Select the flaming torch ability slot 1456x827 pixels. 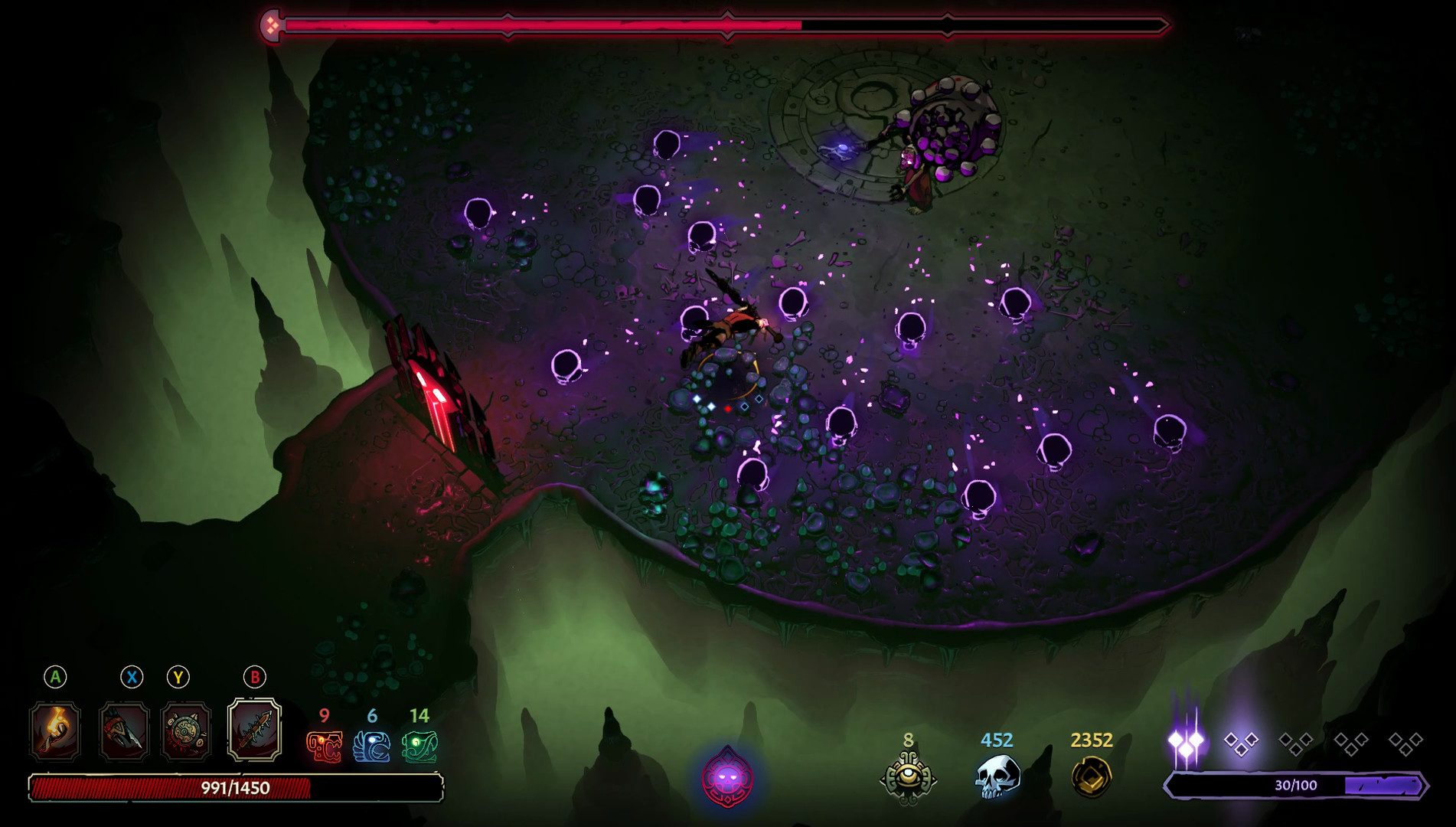click(55, 731)
